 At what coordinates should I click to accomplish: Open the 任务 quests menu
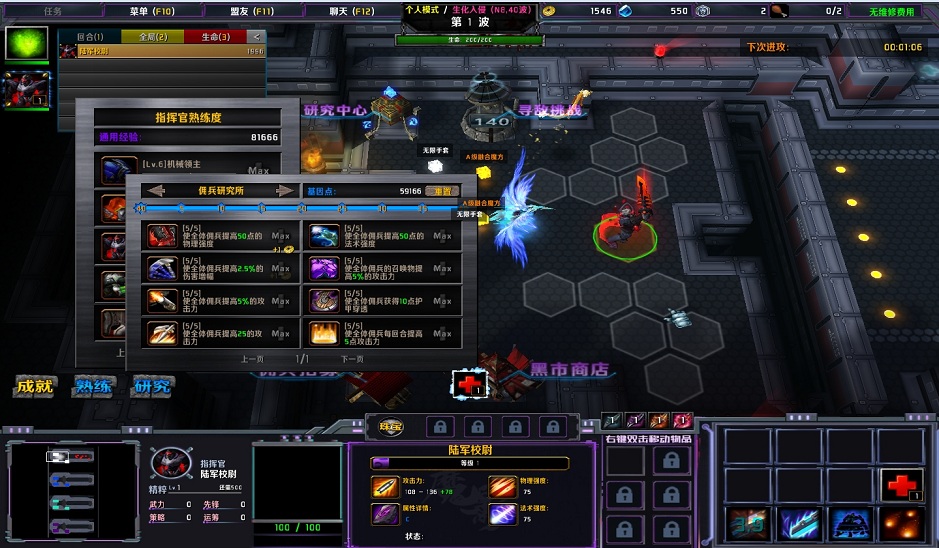pos(53,11)
